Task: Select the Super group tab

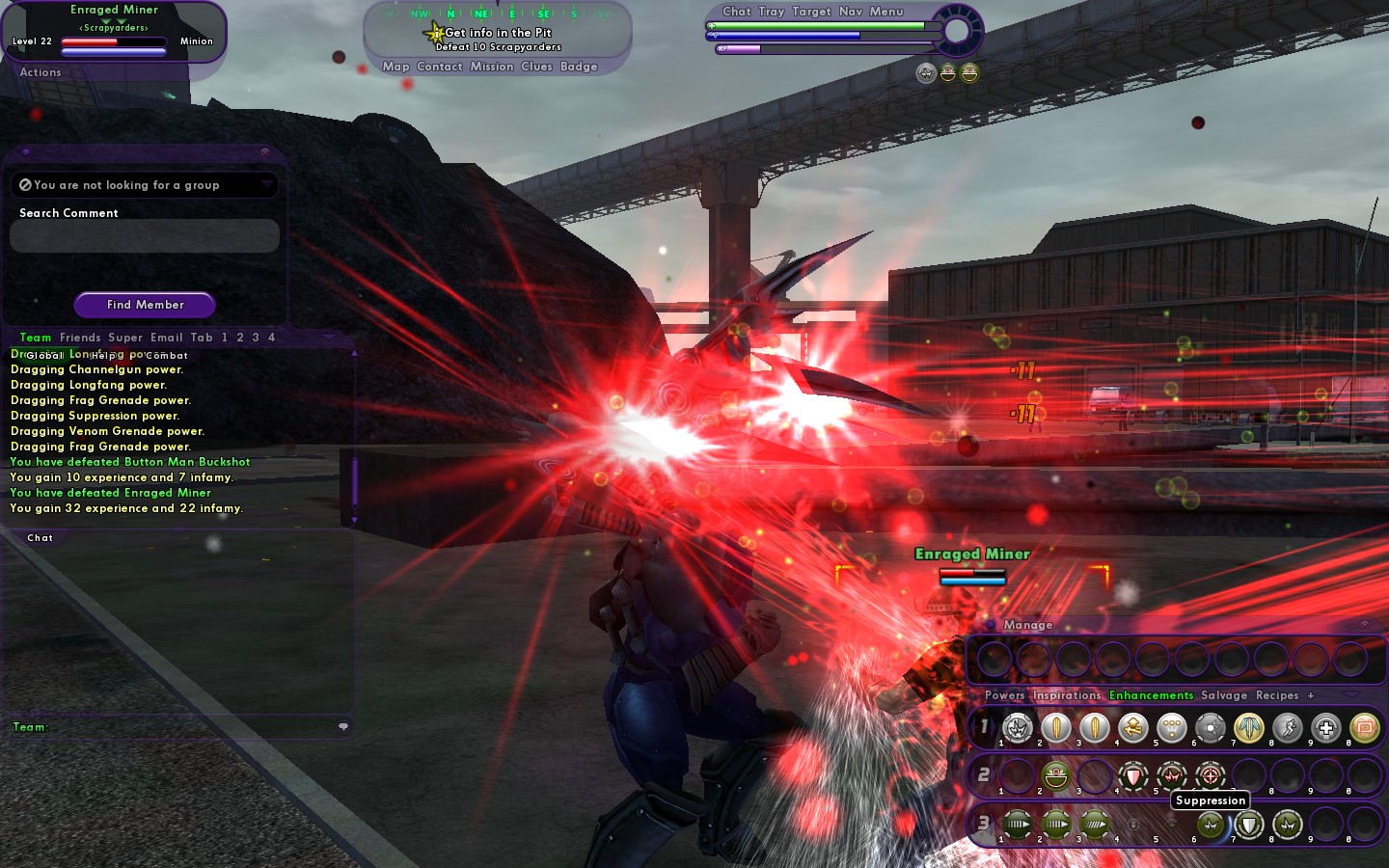Action: [x=125, y=338]
